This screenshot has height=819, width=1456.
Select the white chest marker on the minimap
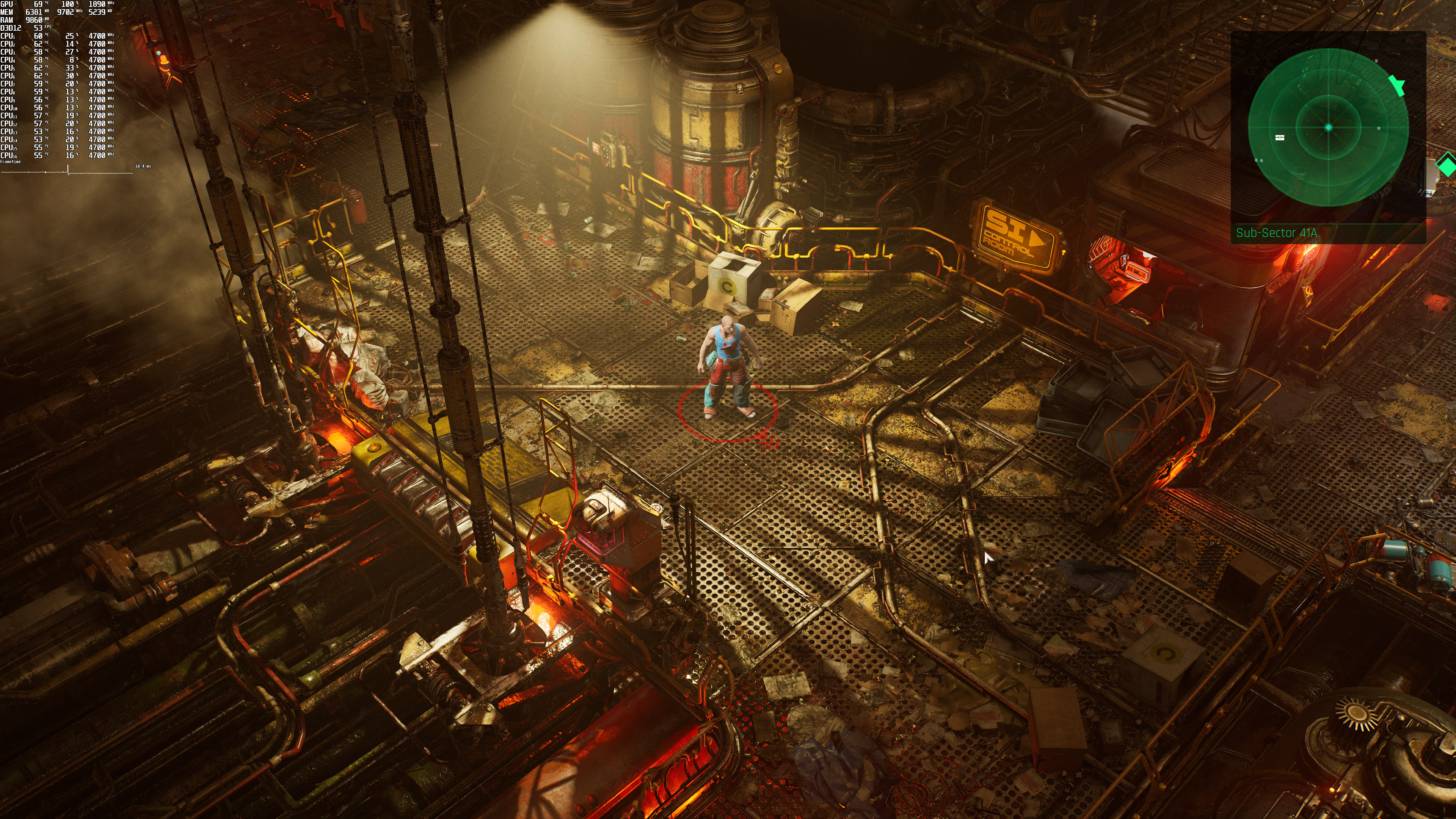coord(1280,137)
